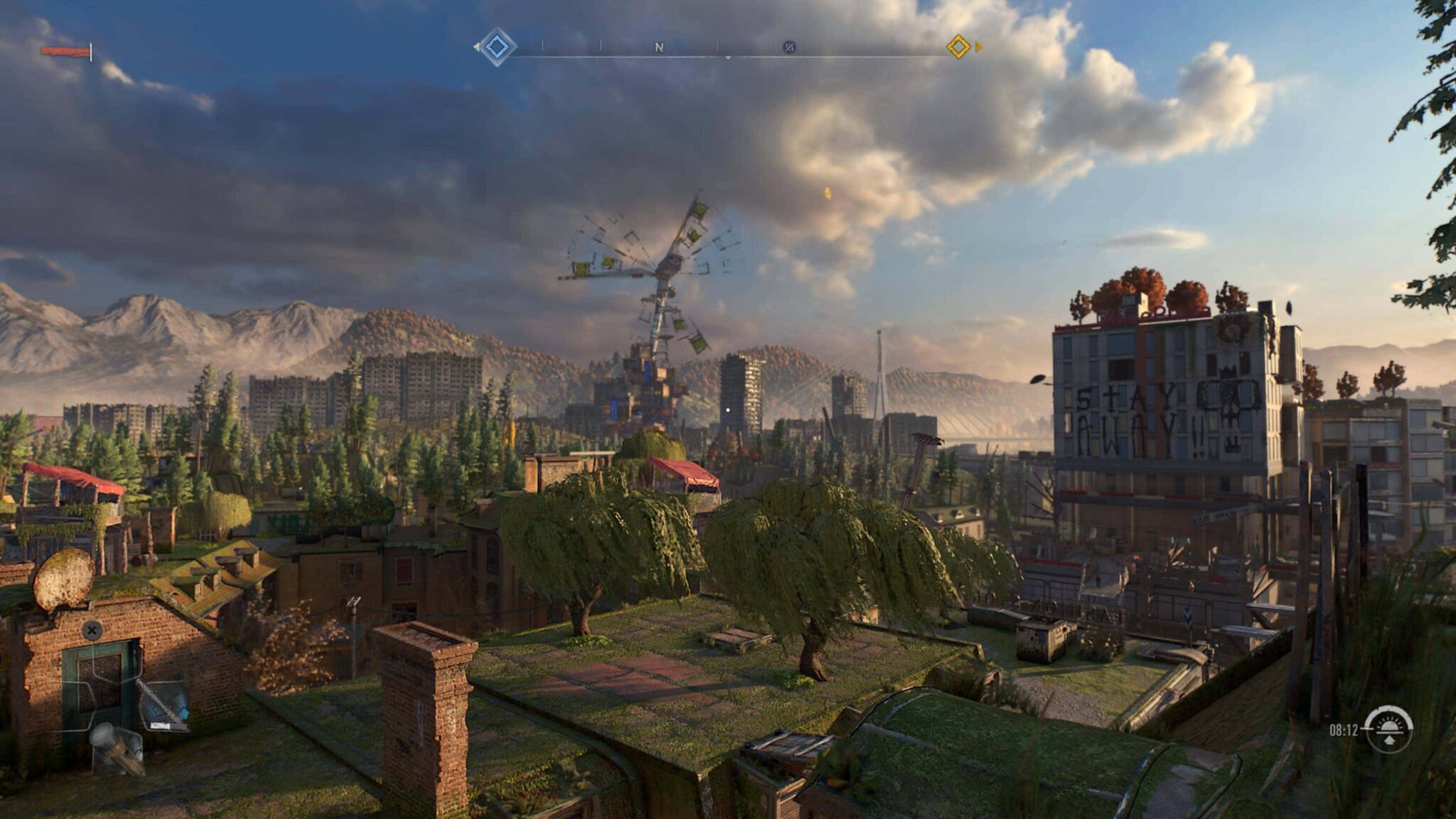Click the yellow diamond objective marker on compass
The height and width of the screenshot is (819, 1456).
click(958, 47)
